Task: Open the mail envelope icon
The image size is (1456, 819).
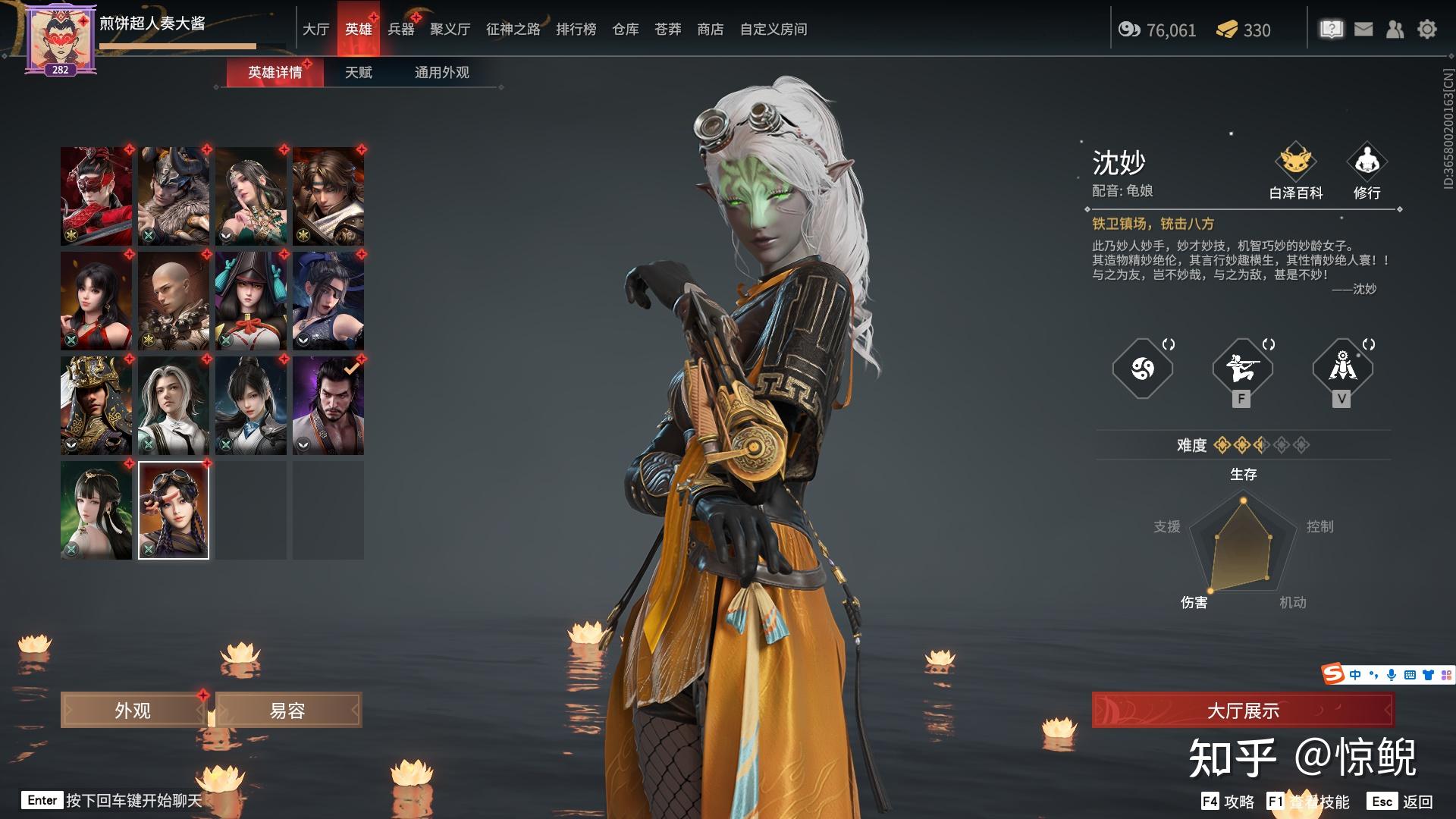Action: pos(1363,30)
